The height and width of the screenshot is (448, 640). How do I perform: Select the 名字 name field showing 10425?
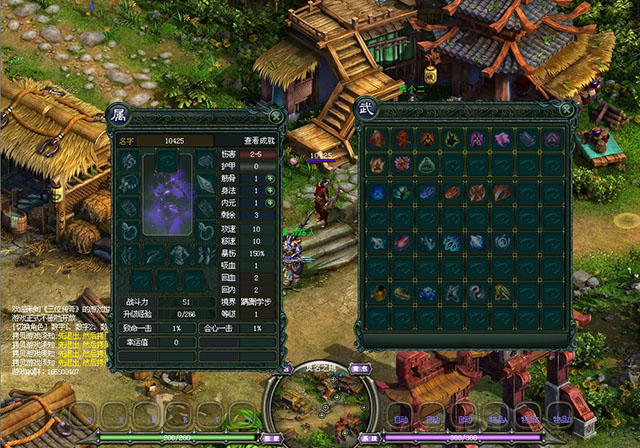(x=176, y=141)
